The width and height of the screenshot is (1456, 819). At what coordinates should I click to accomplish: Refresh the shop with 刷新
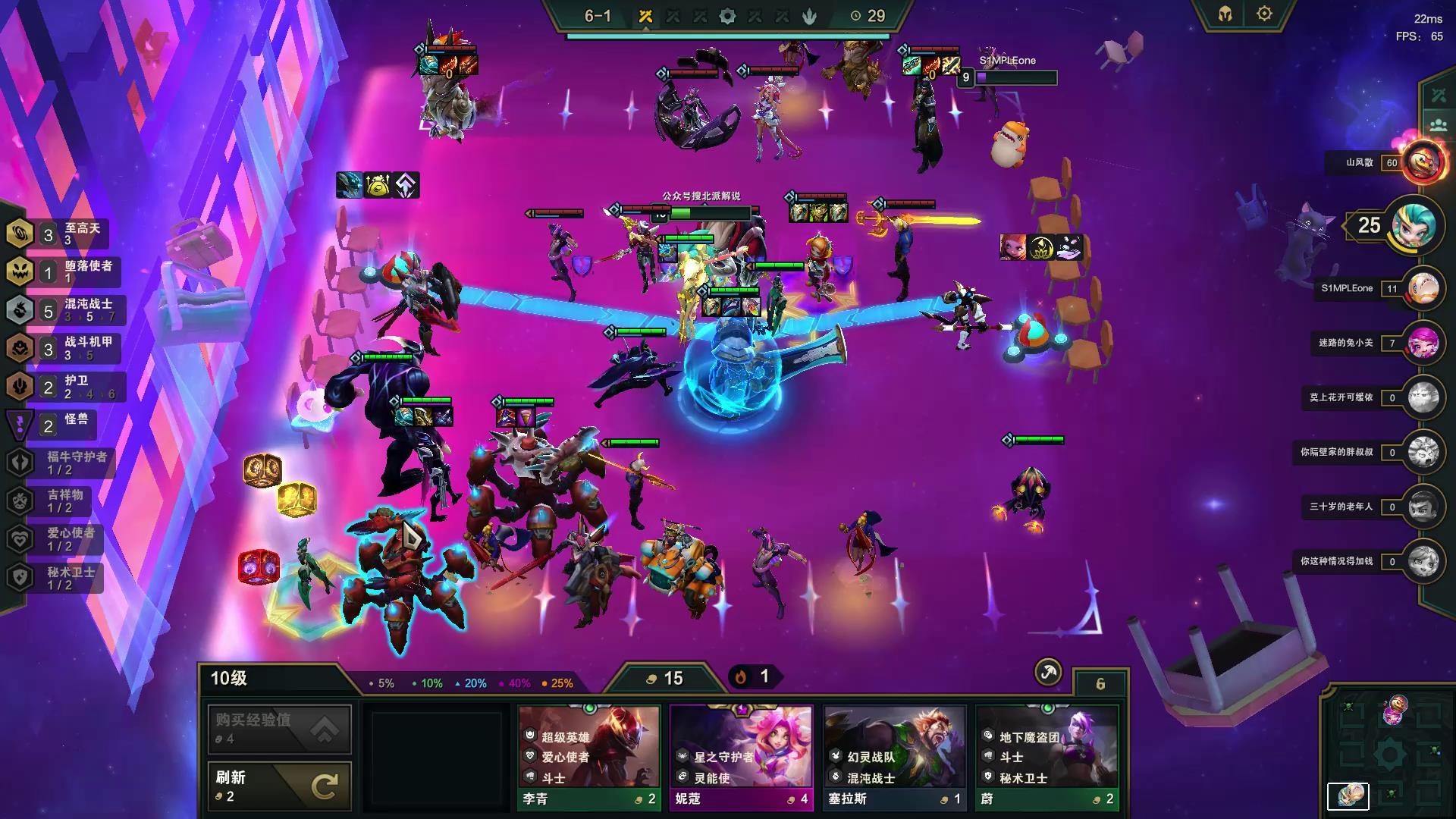pos(279,786)
